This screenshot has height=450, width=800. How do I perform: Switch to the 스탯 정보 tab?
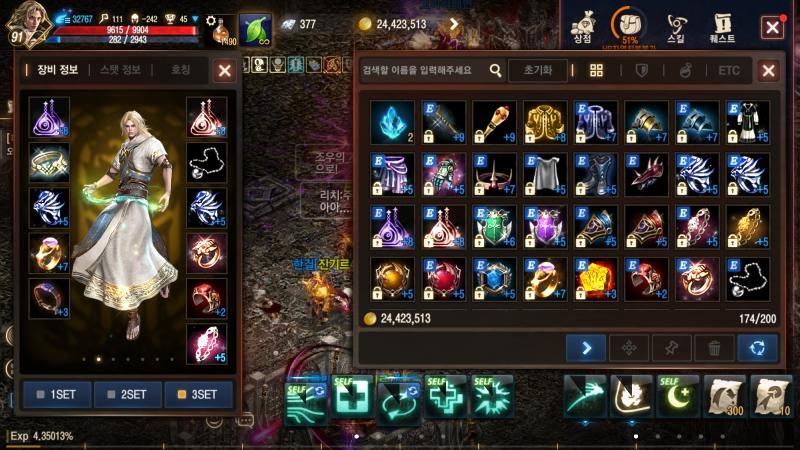[120, 70]
